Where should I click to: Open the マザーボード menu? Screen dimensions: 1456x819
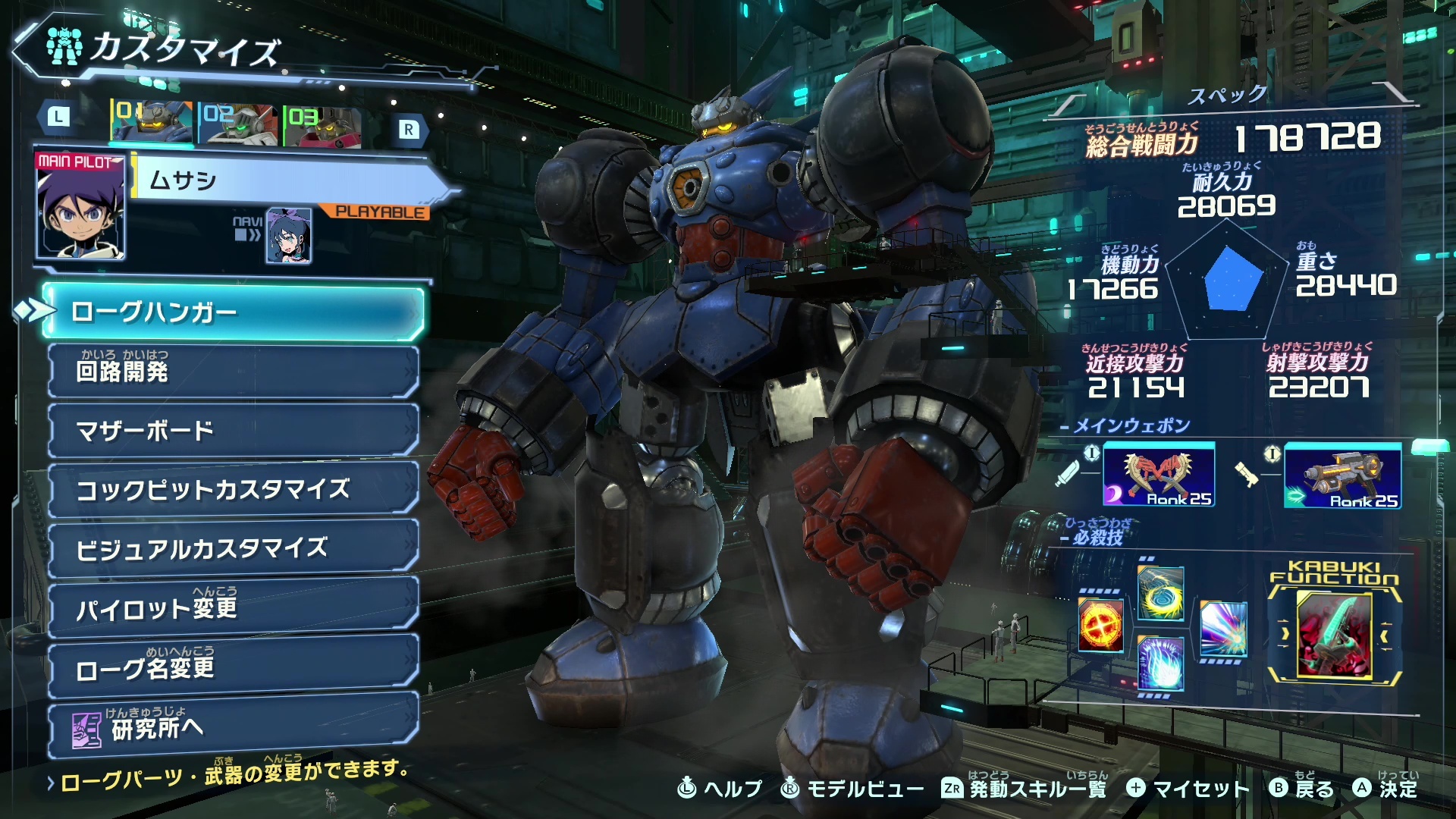click(x=234, y=430)
